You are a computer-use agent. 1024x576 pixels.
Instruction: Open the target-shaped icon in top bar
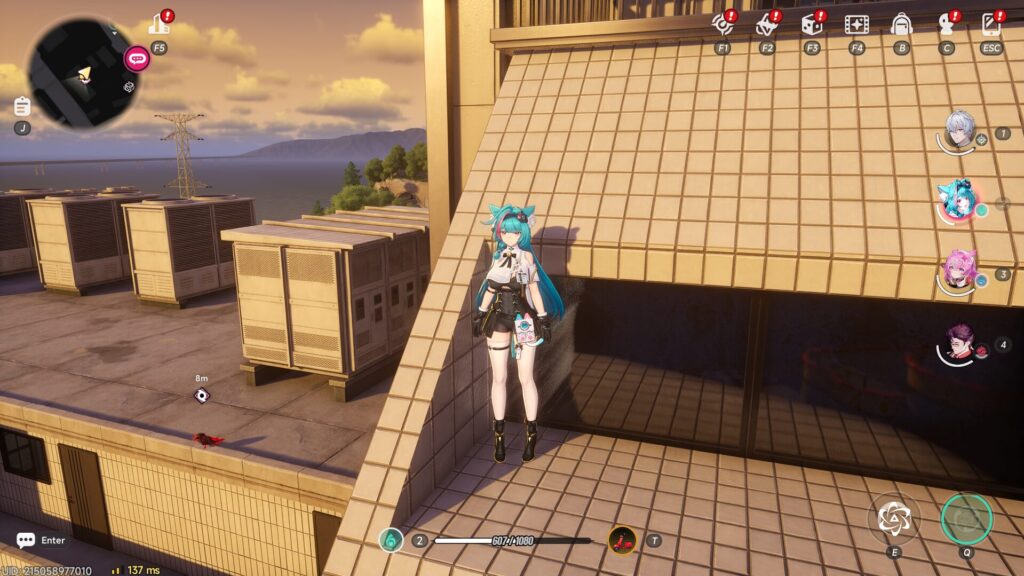[723, 24]
